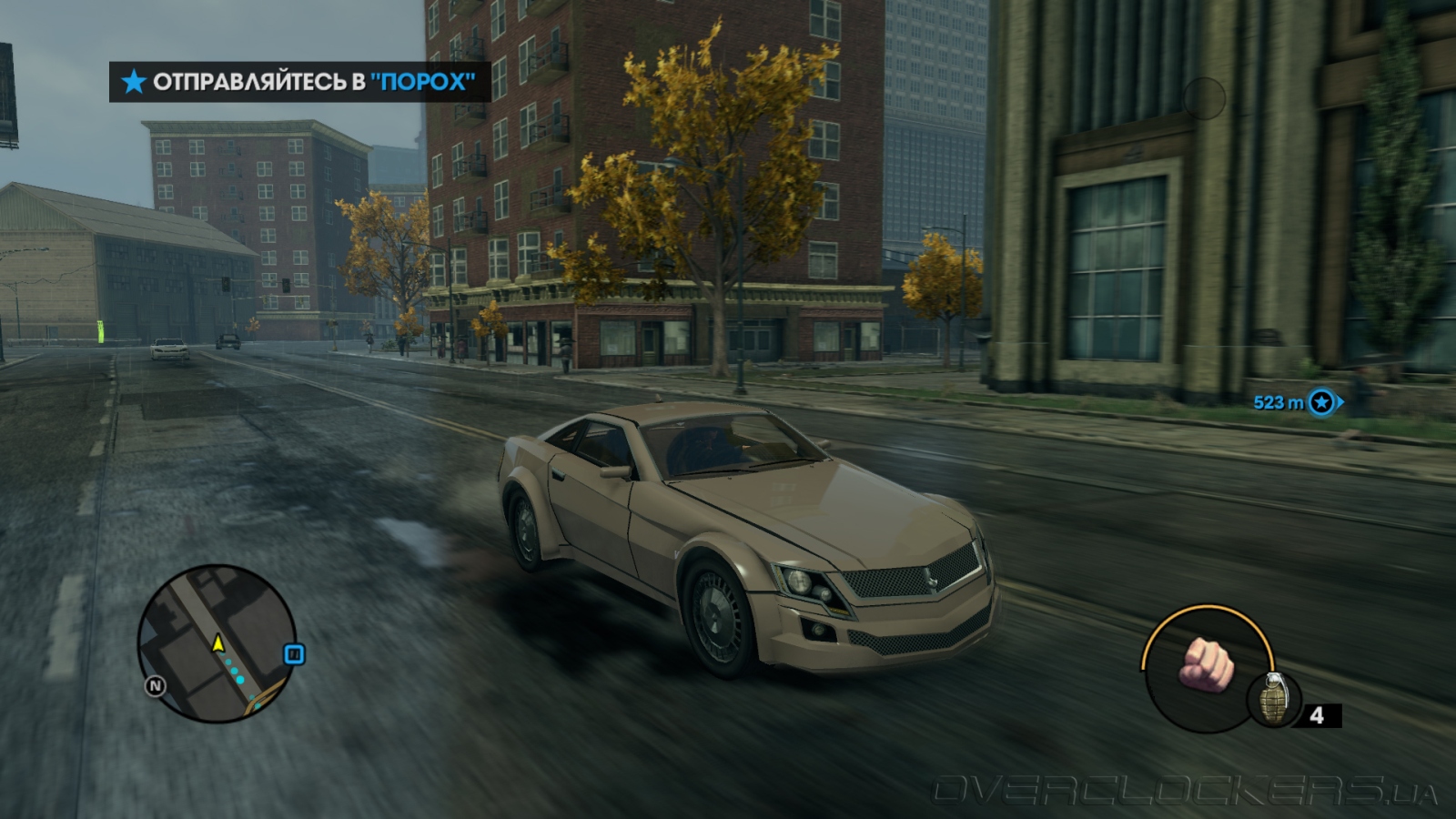
Task: Select the grenade icon
Action: pyautogui.click(x=1272, y=698)
